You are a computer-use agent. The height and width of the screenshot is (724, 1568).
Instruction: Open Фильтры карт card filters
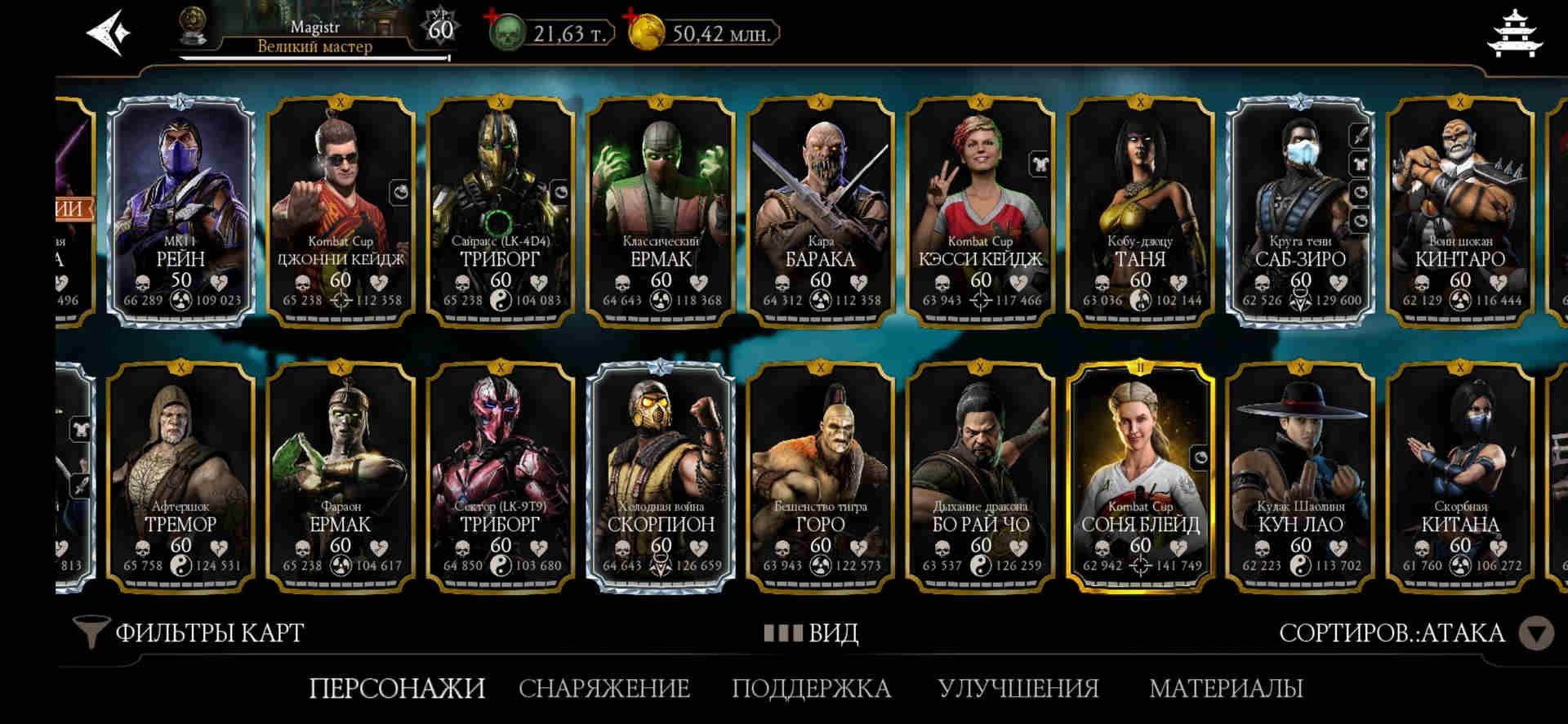pyautogui.click(x=189, y=632)
